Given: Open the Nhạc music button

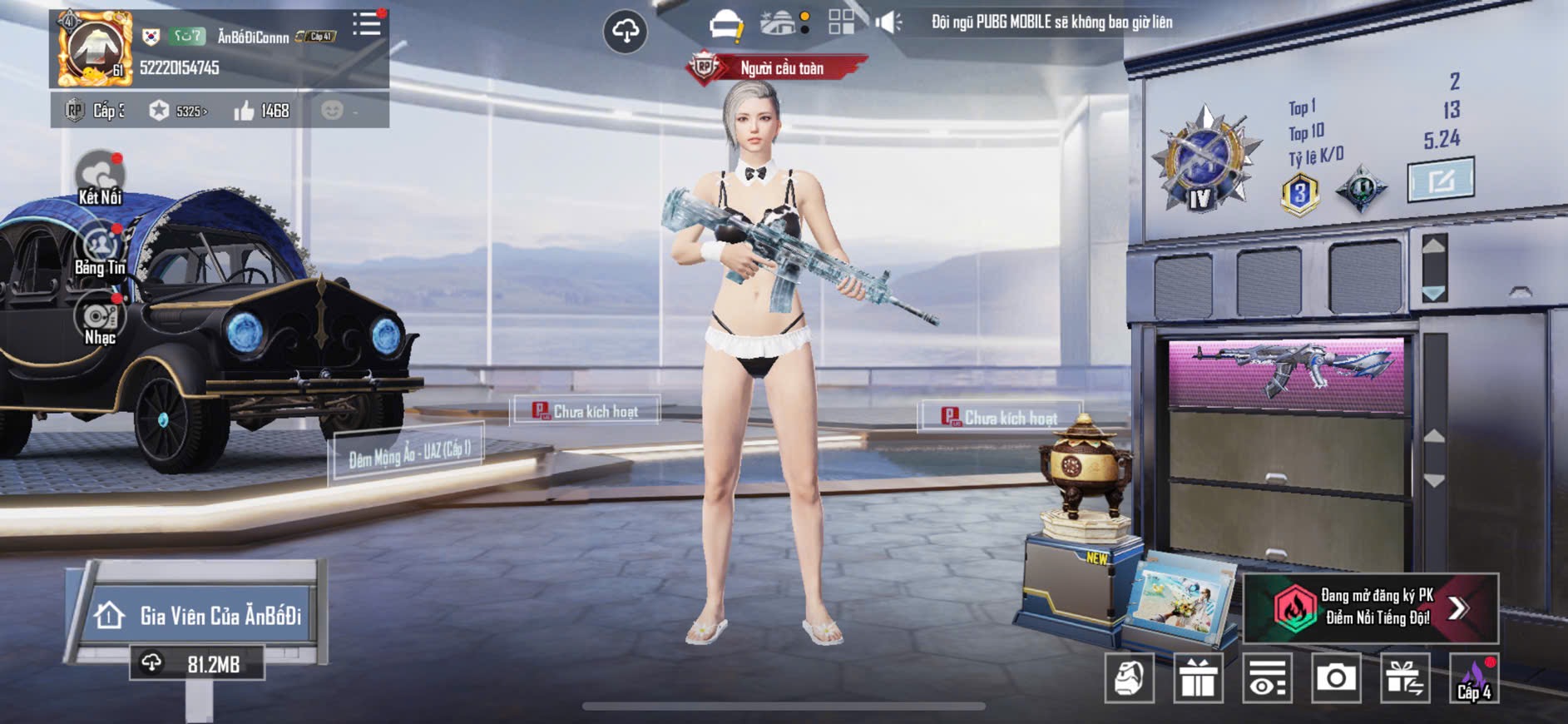Looking at the screenshot, I should tap(100, 320).
